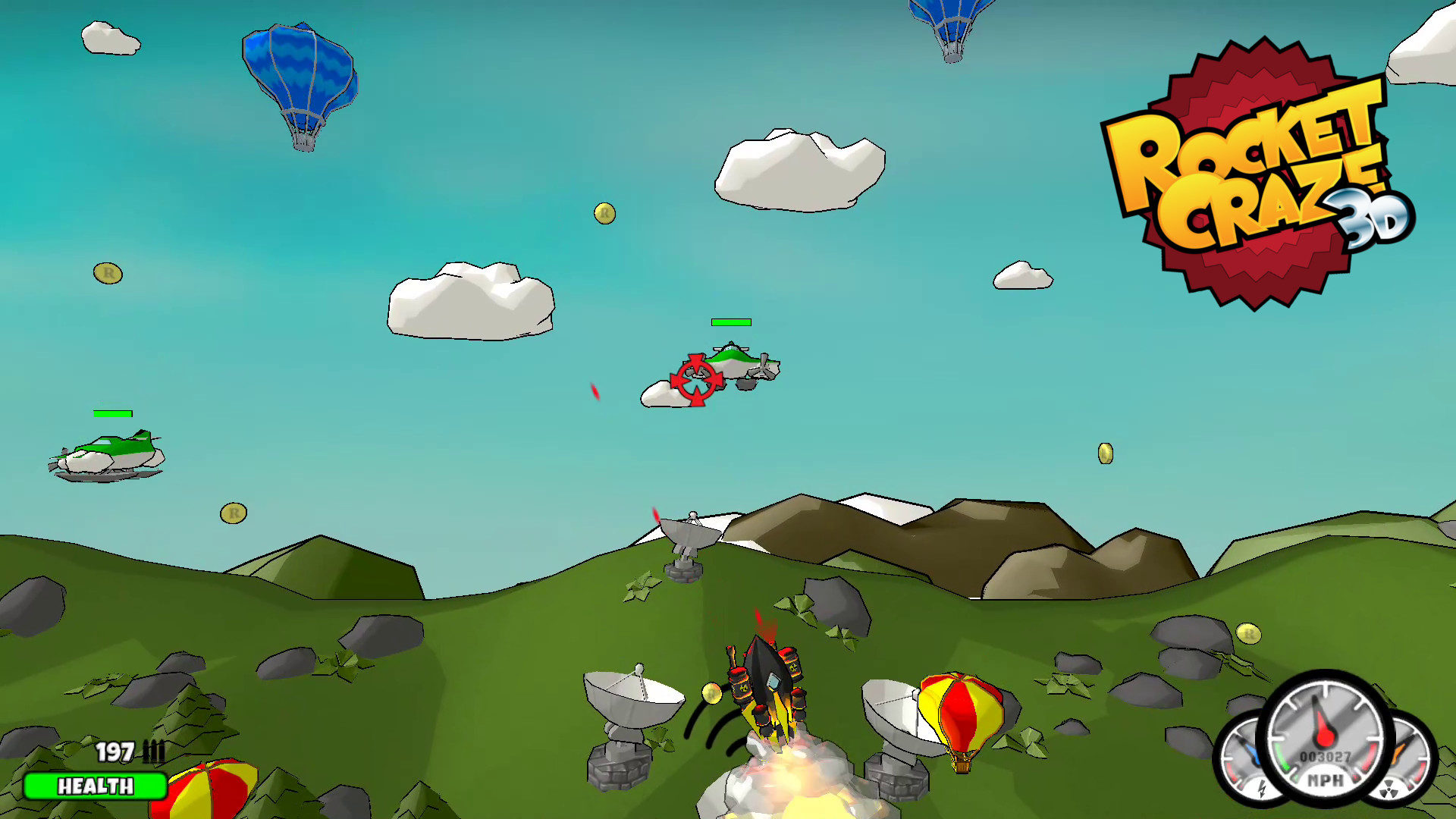This screenshot has height=819, width=1456.
Task: Select the green enemy plane on the left
Action: point(106,453)
